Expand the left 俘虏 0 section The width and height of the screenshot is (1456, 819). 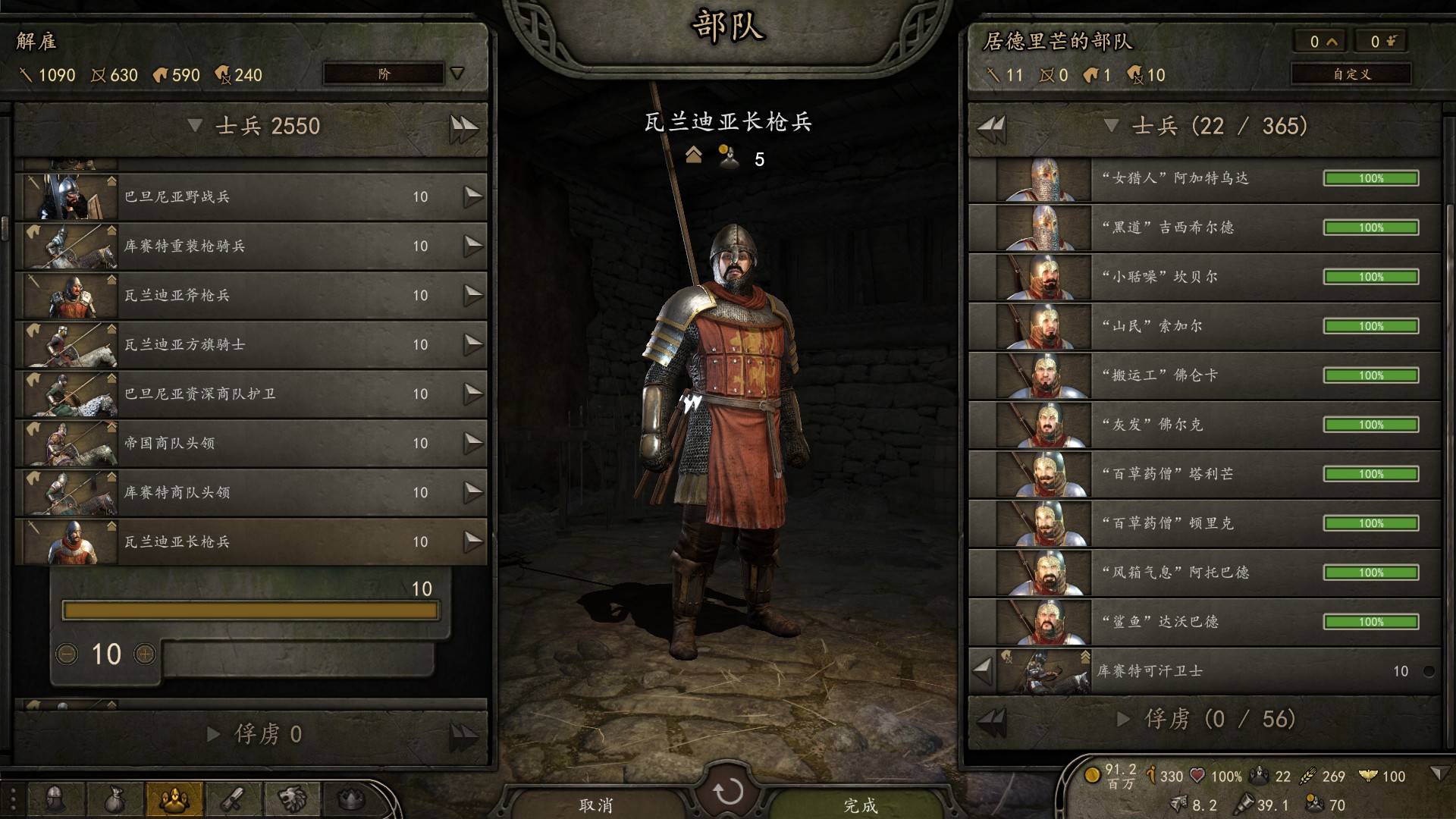coord(214,734)
